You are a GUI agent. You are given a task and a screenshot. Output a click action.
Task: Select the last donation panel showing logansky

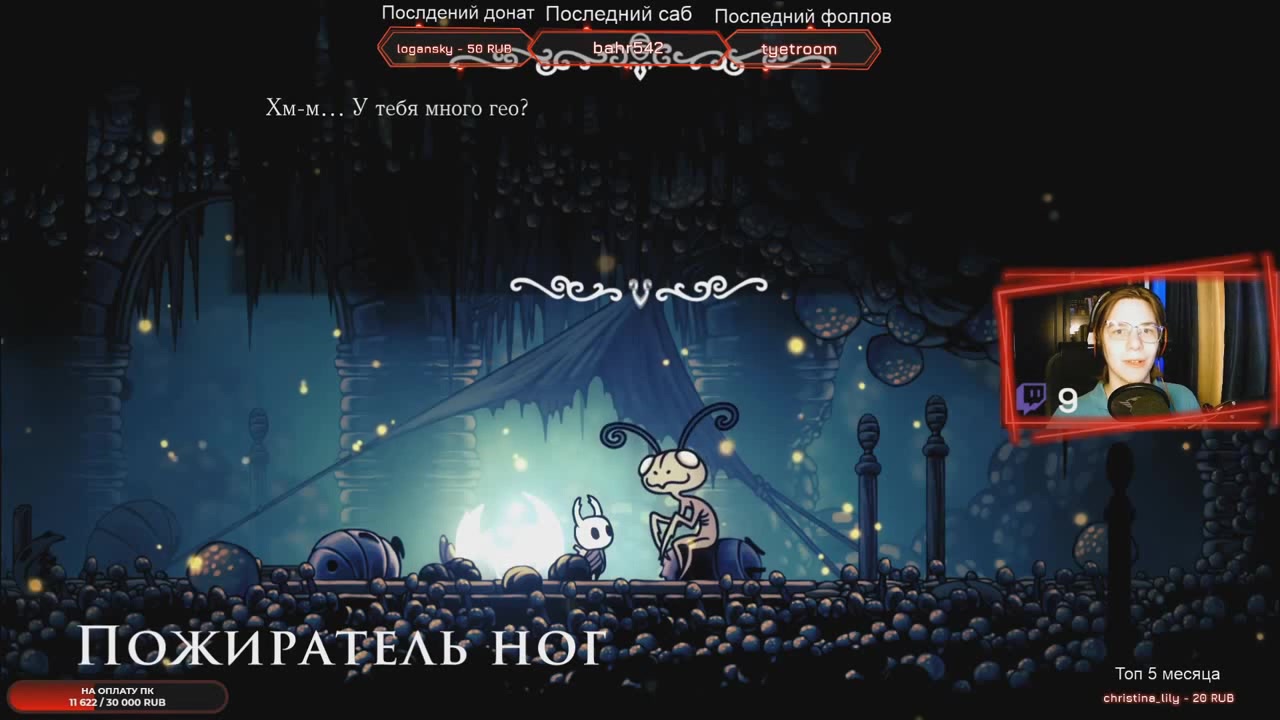pos(454,49)
